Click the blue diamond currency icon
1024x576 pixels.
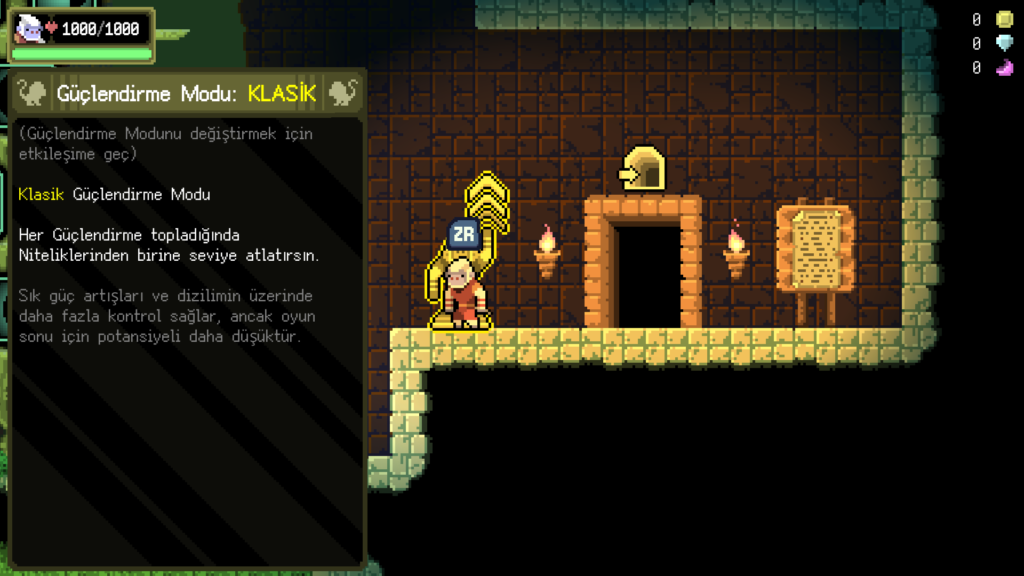[1004, 43]
